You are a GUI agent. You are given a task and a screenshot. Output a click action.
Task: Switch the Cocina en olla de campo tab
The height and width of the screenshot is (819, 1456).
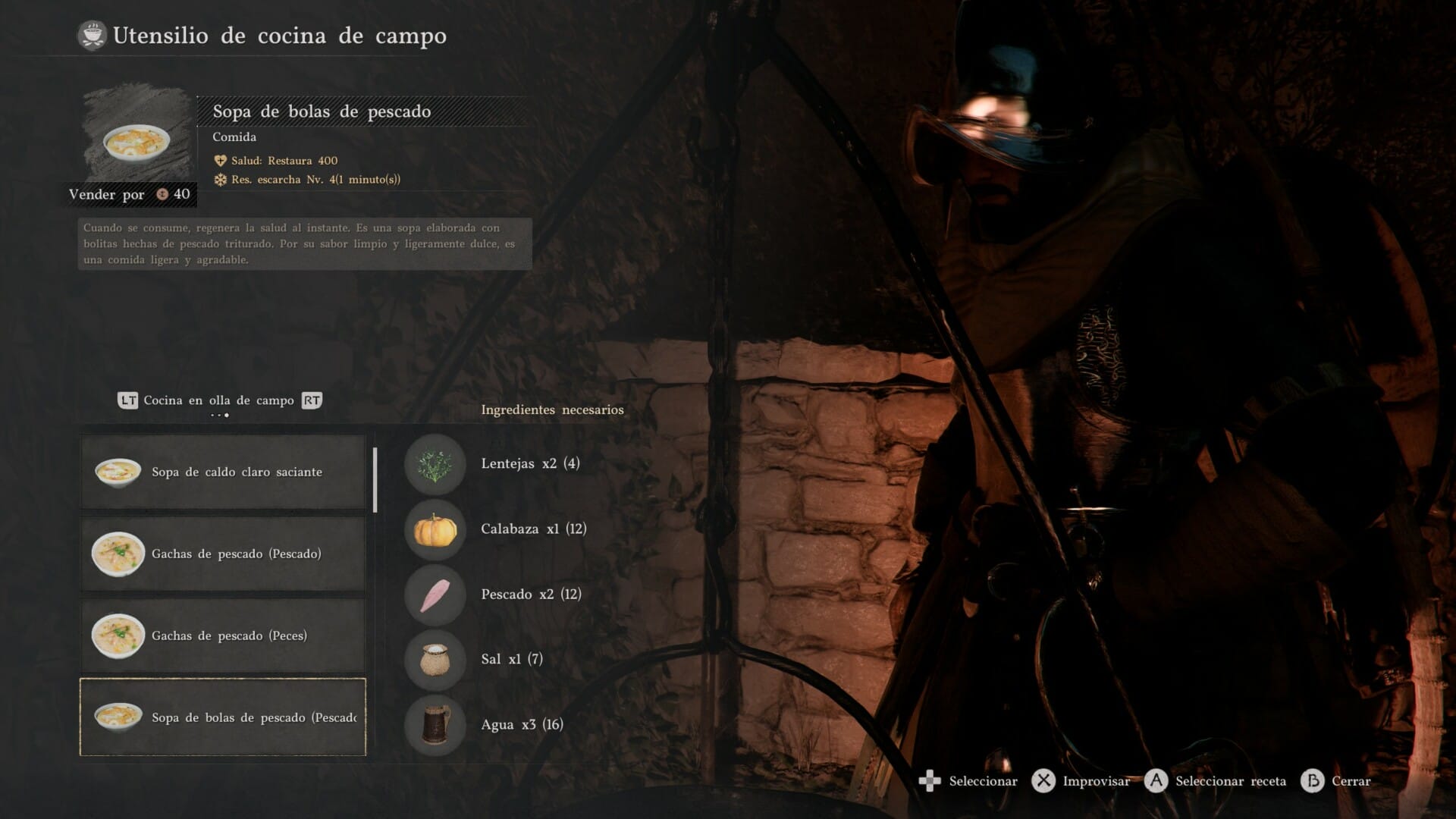219,400
